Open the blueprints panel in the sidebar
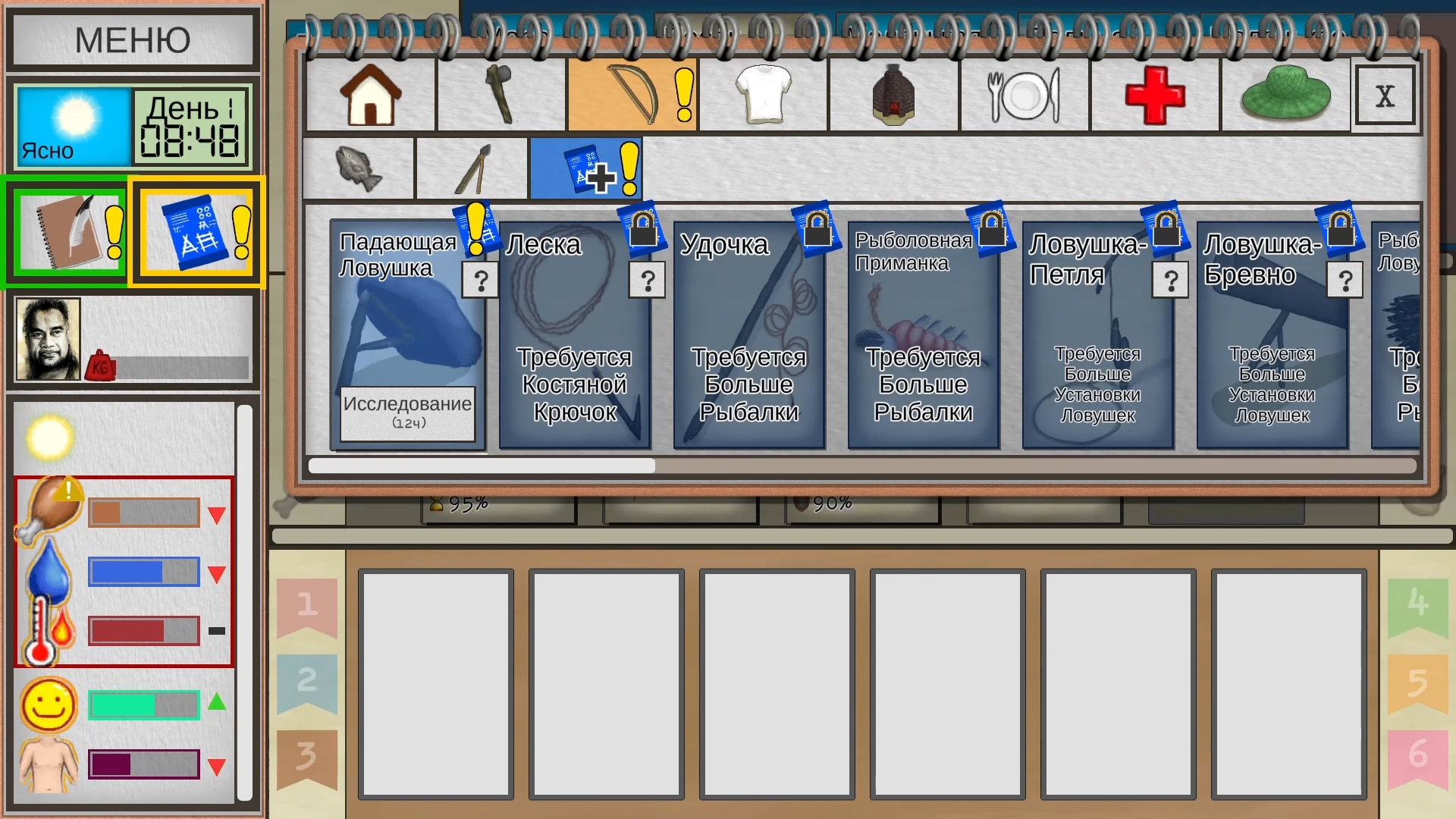The width and height of the screenshot is (1456, 819). click(196, 232)
